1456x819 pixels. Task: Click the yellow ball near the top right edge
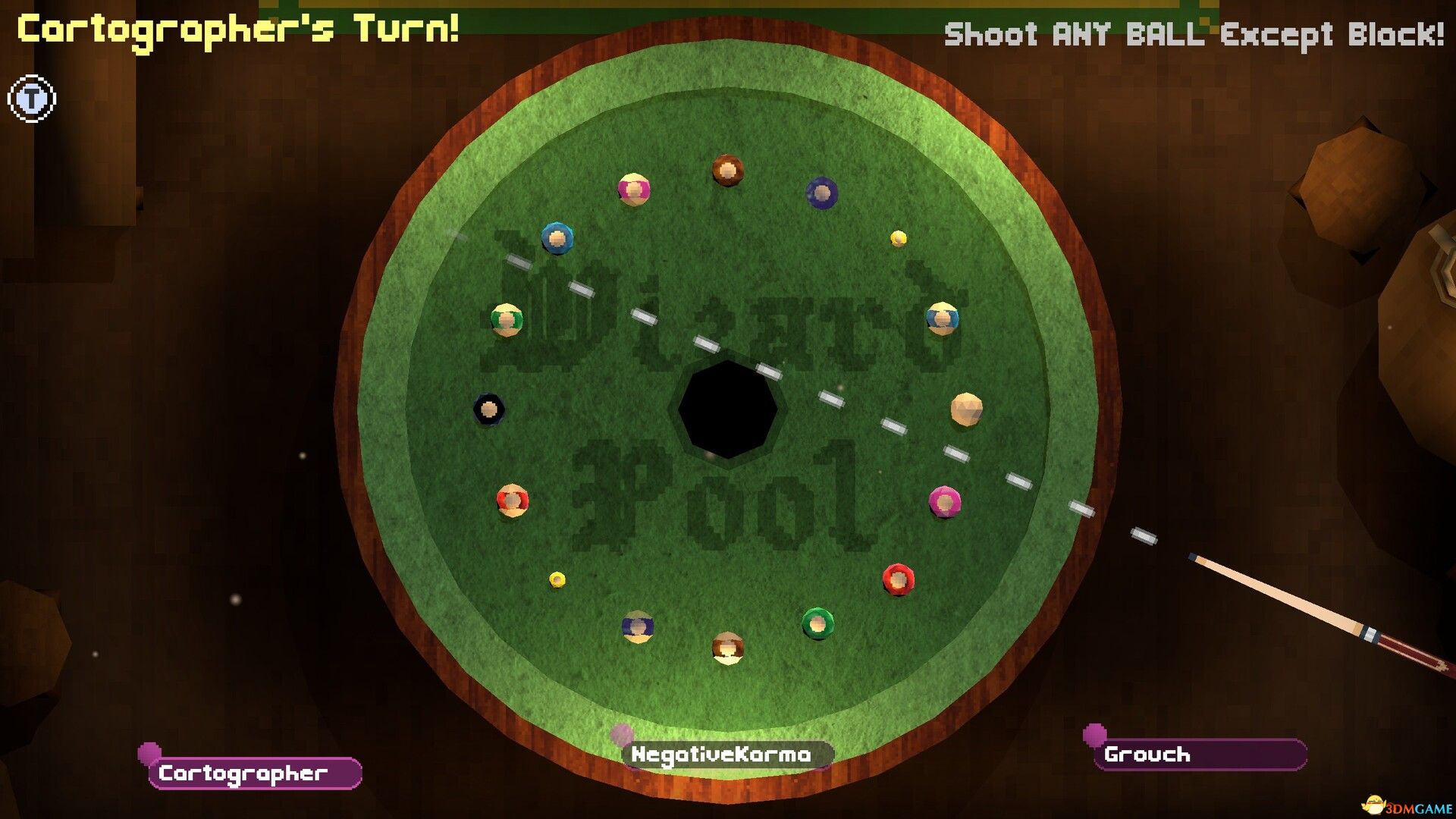tap(898, 237)
